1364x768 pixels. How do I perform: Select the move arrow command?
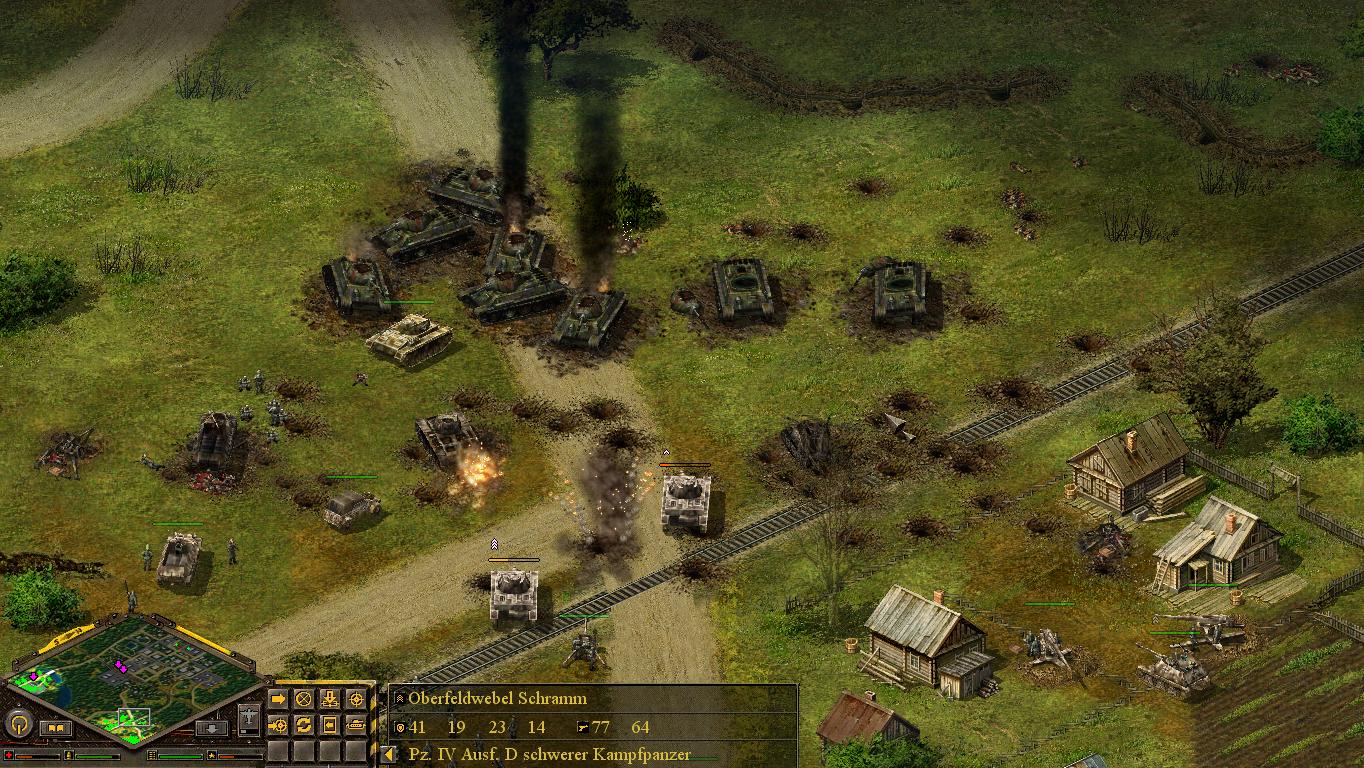point(278,698)
